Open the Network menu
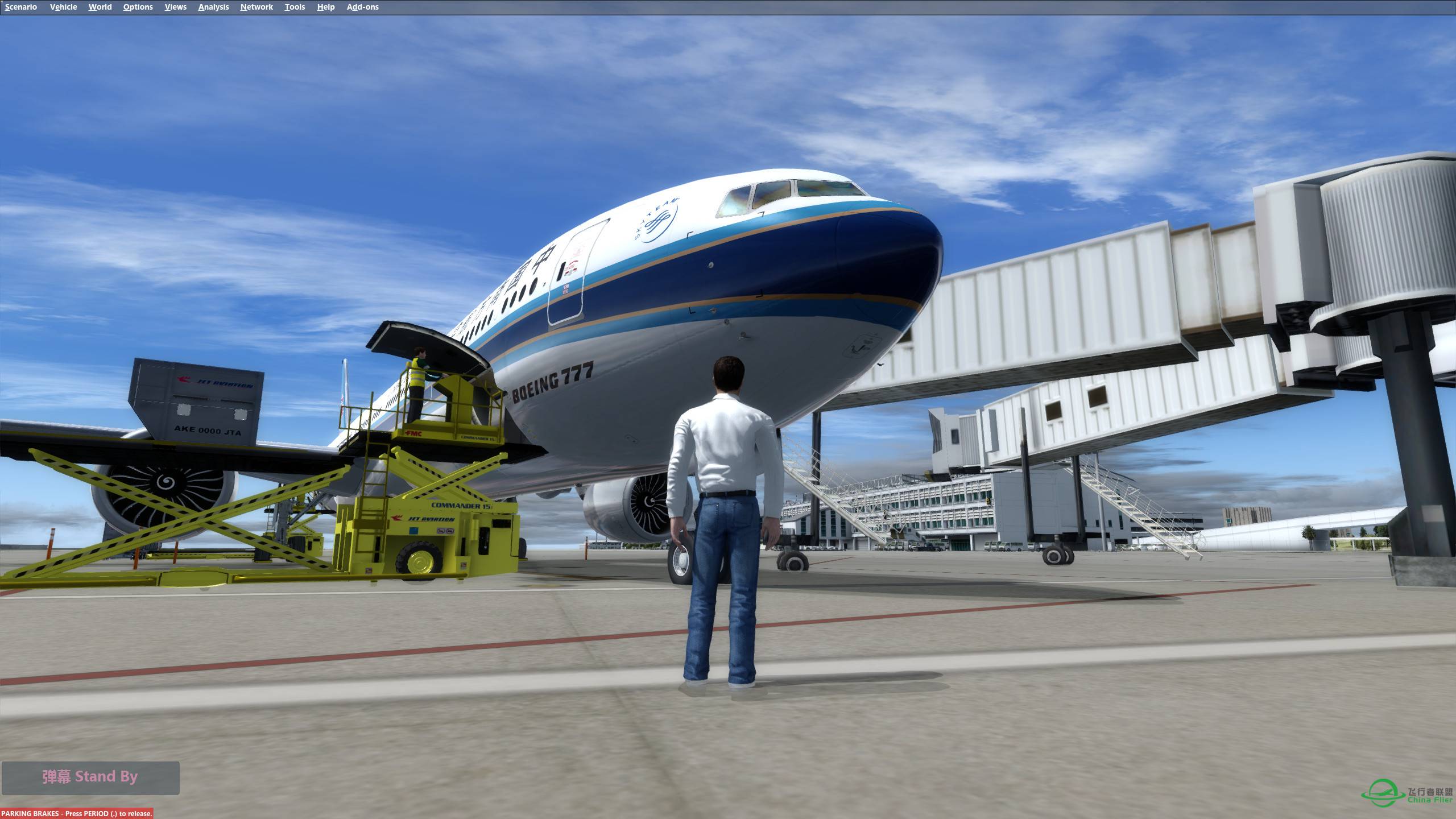 coord(255,7)
